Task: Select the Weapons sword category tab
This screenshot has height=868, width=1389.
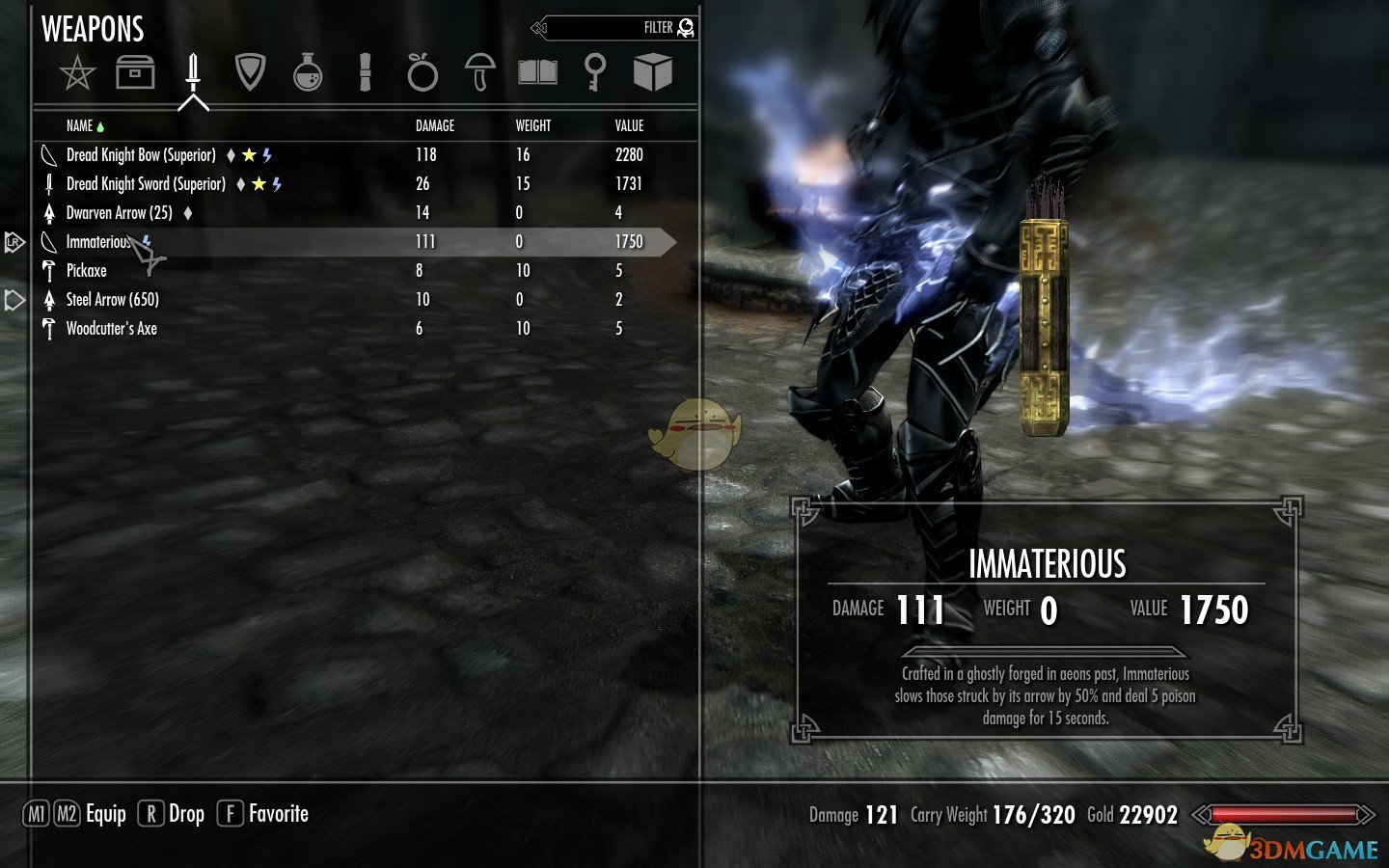Action: [193, 72]
